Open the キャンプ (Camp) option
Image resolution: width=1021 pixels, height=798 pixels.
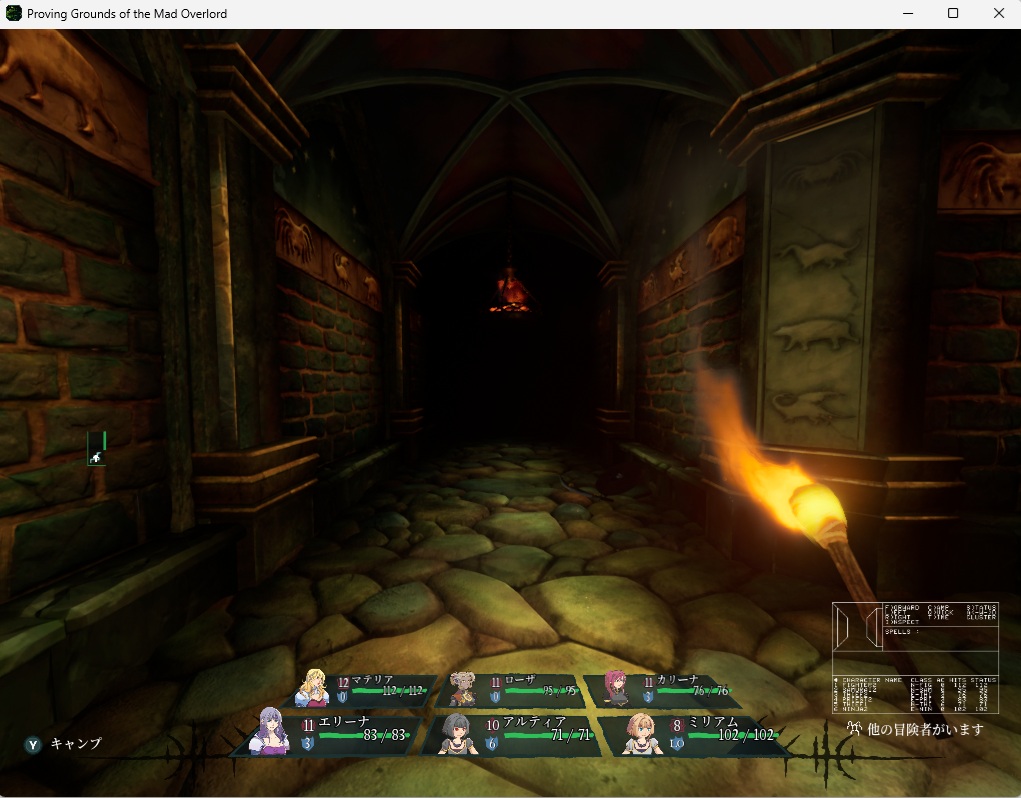click(64, 744)
